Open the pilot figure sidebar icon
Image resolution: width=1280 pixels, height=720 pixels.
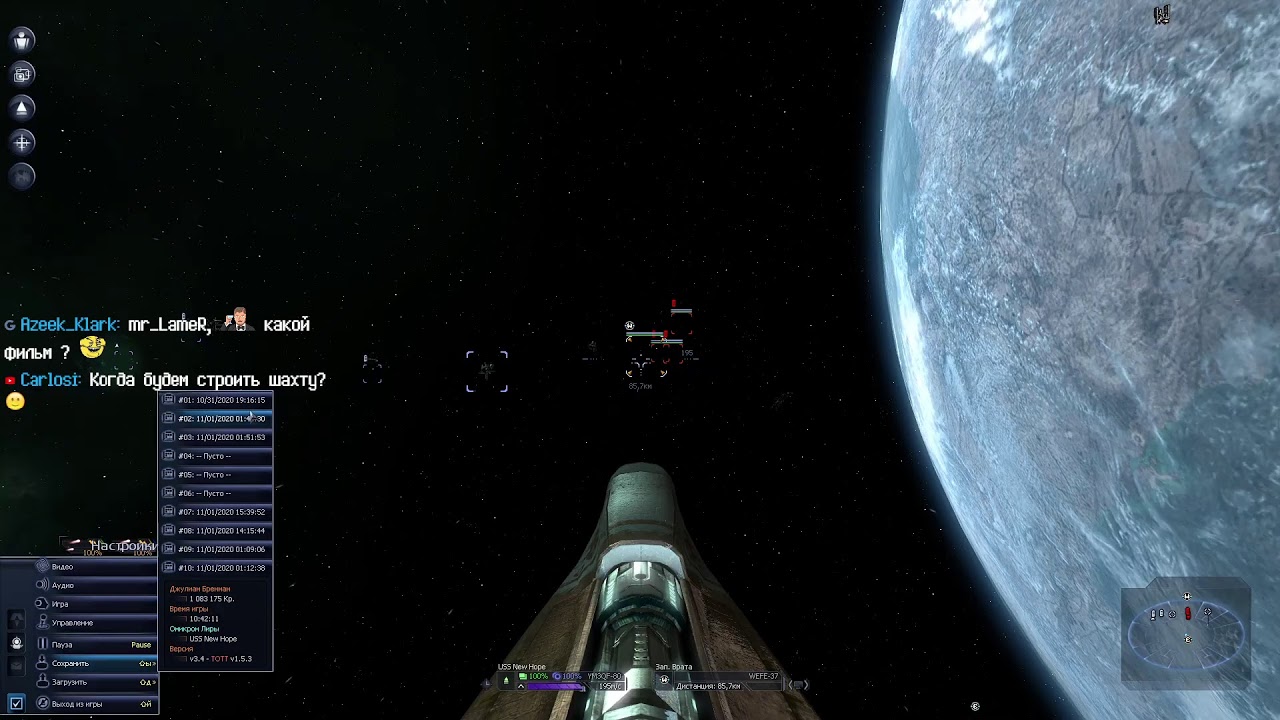pos(22,40)
